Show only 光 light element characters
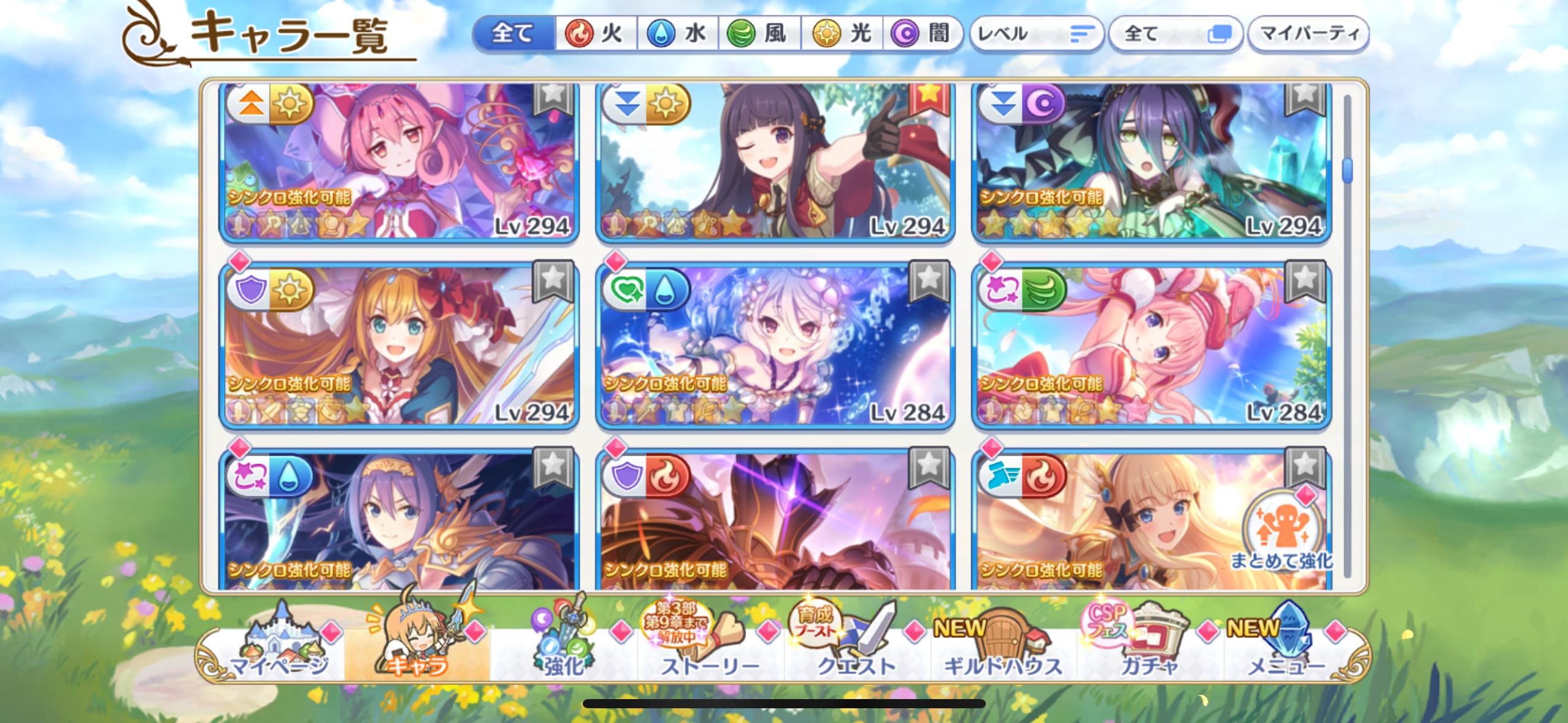Screen dimensions: 1568x723 point(842,33)
